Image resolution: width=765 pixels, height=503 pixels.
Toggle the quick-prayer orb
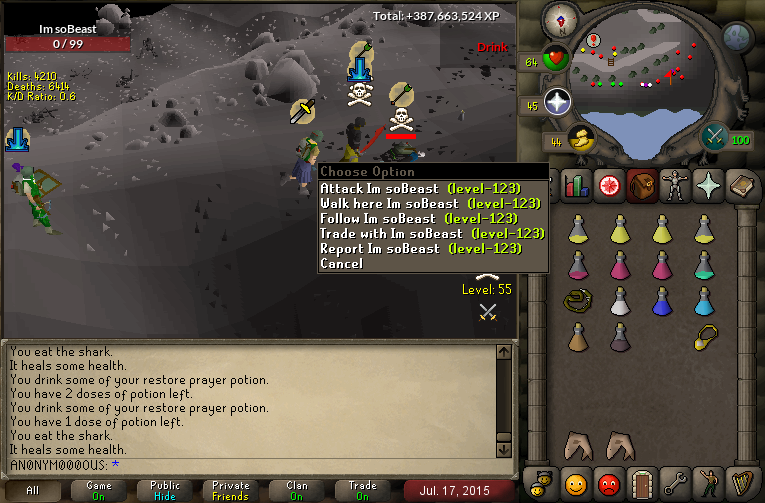tap(557, 101)
